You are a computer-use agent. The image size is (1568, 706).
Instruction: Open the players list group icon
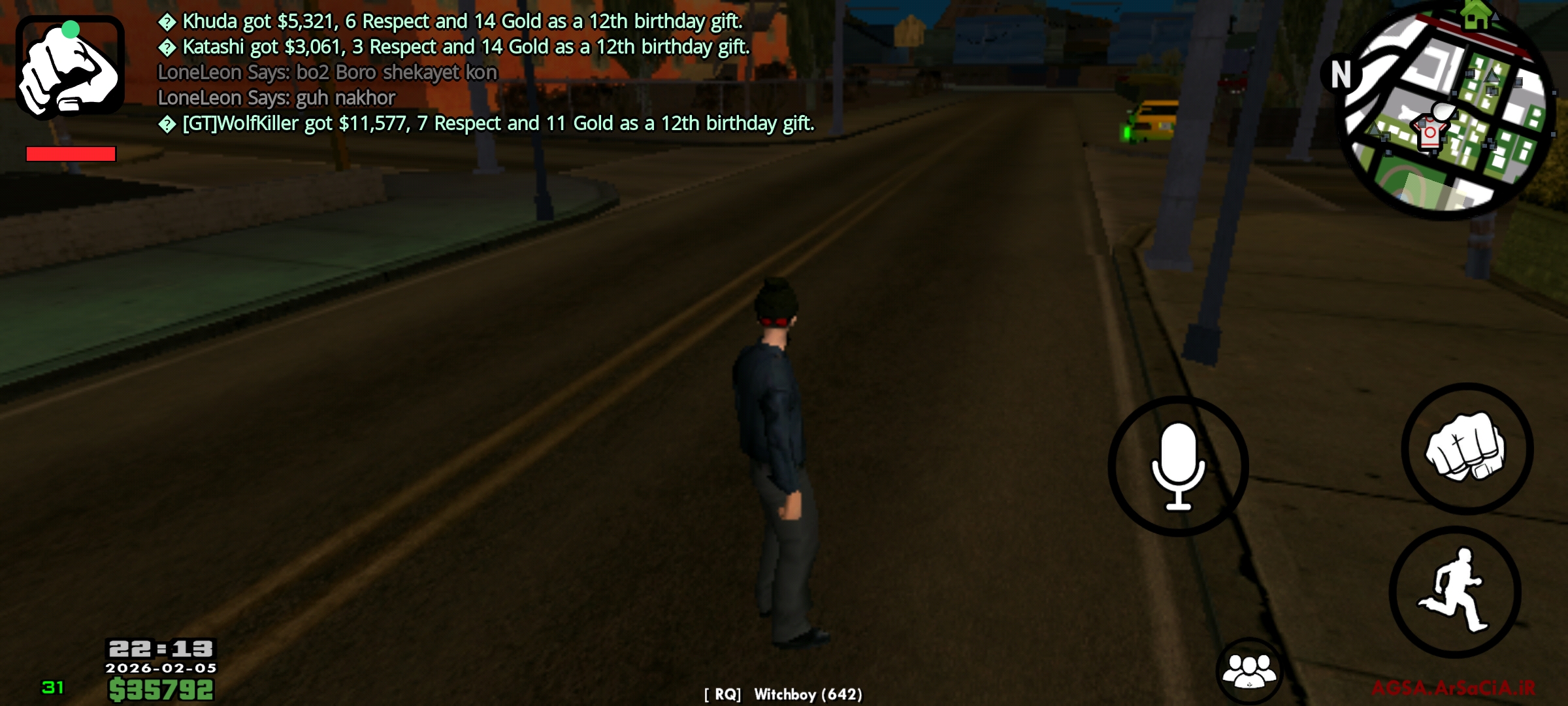[1249, 671]
